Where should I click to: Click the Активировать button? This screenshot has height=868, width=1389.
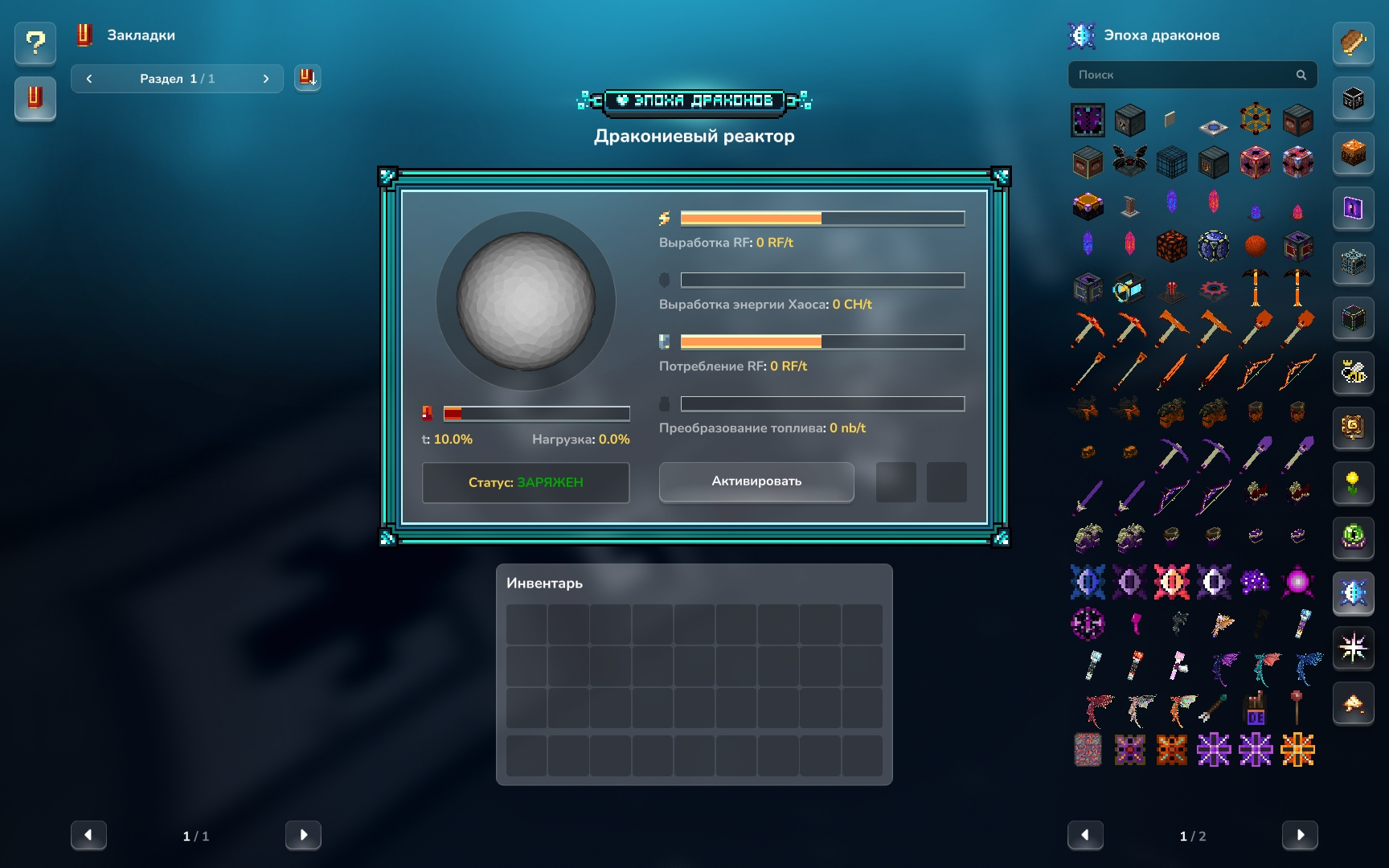coord(756,481)
